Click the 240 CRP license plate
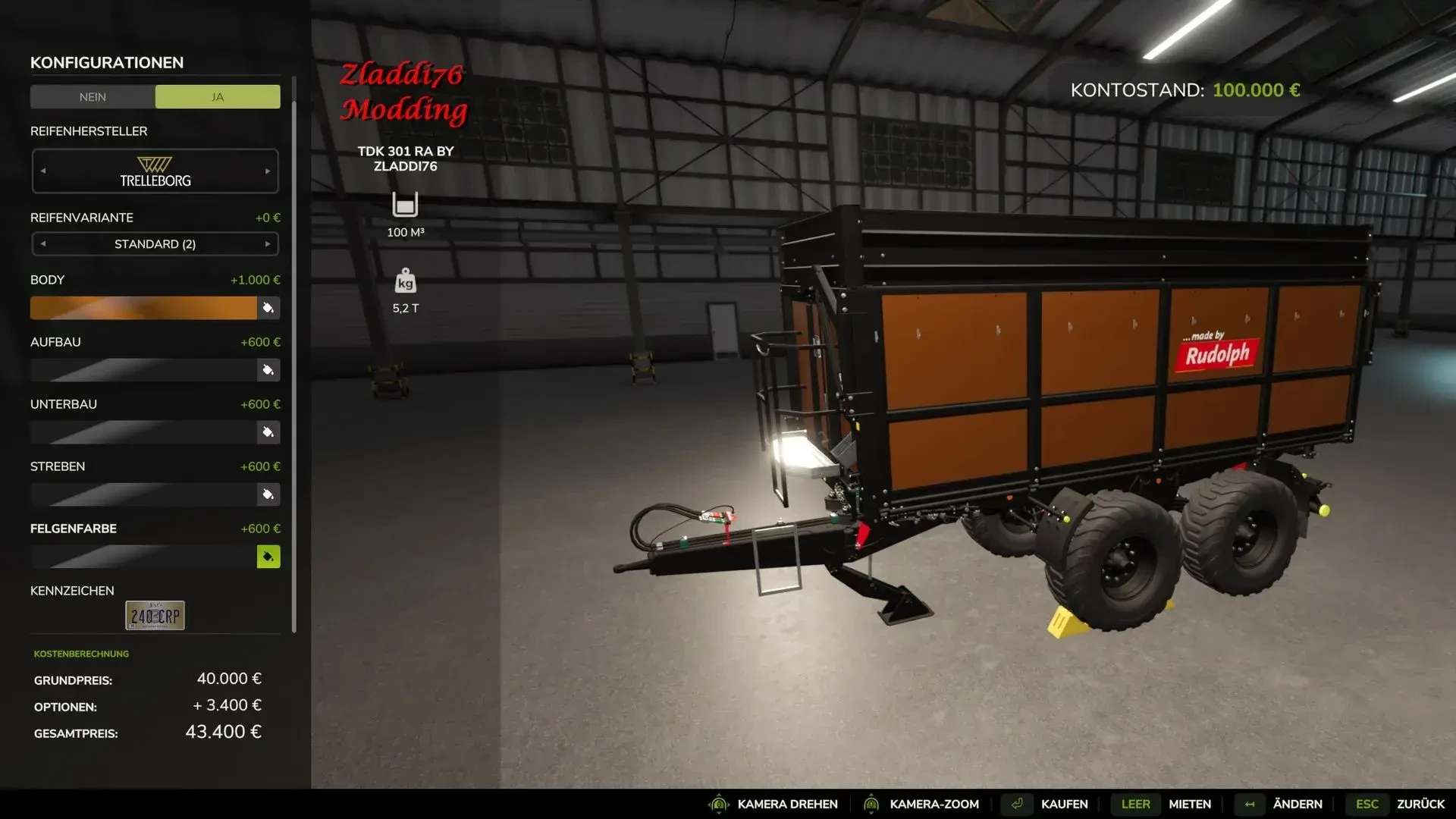 point(154,615)
